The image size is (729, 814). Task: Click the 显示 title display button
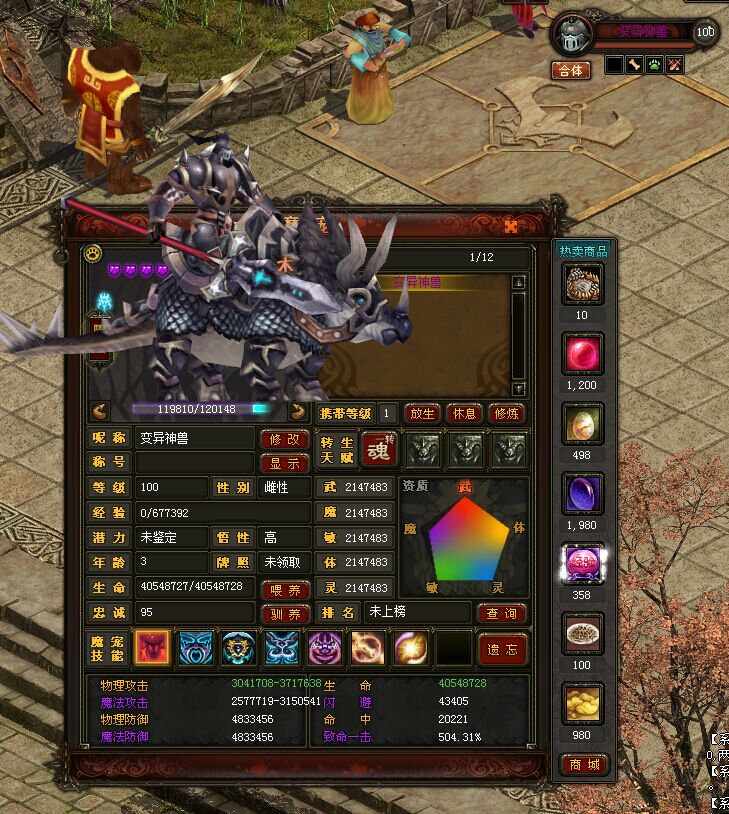[284, 463]
